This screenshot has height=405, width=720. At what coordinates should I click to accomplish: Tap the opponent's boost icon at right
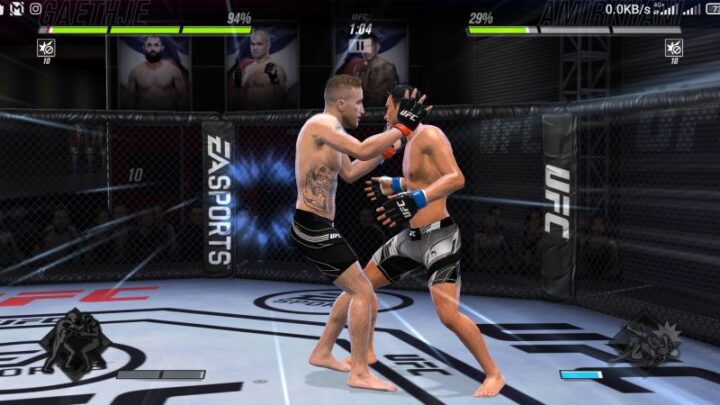click(x=673, y=47)
